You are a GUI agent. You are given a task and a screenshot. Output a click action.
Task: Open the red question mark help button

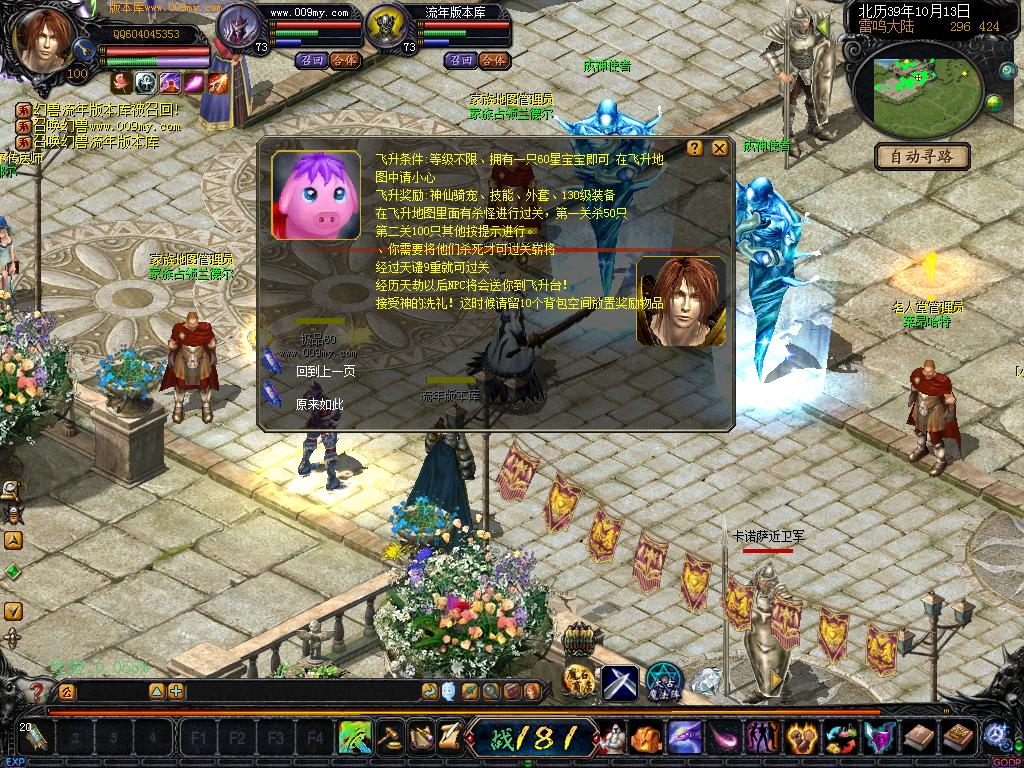tap(37, 691)
